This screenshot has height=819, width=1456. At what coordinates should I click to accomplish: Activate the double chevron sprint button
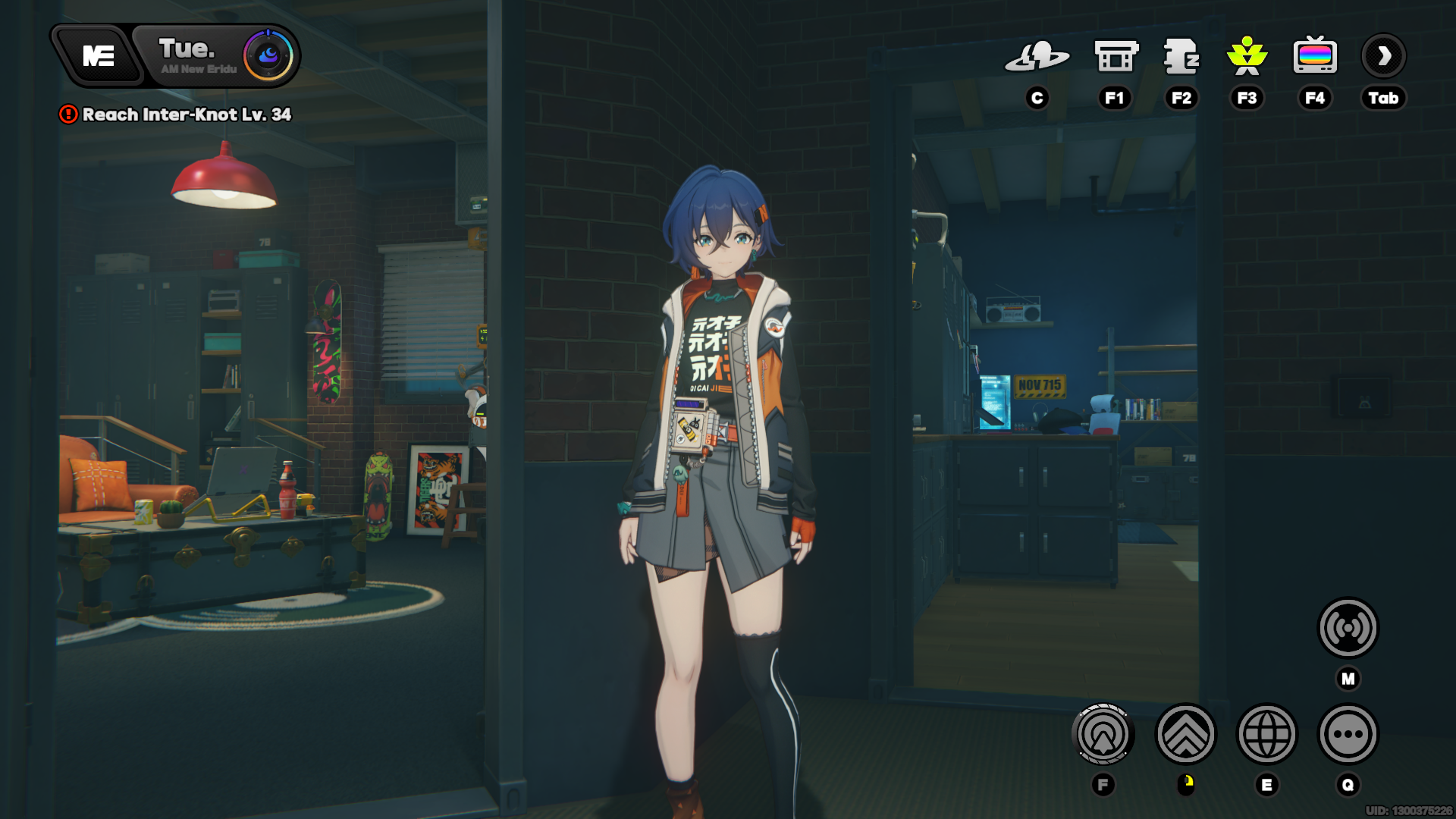pos(1185,734)
